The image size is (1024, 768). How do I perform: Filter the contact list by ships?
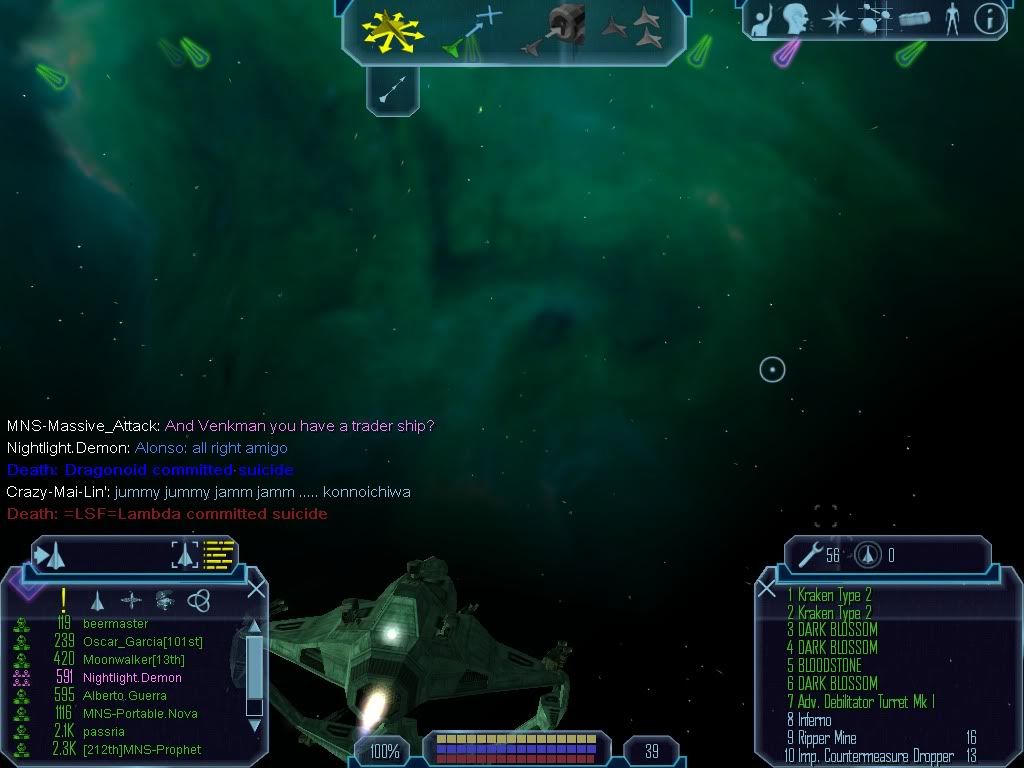97,600
